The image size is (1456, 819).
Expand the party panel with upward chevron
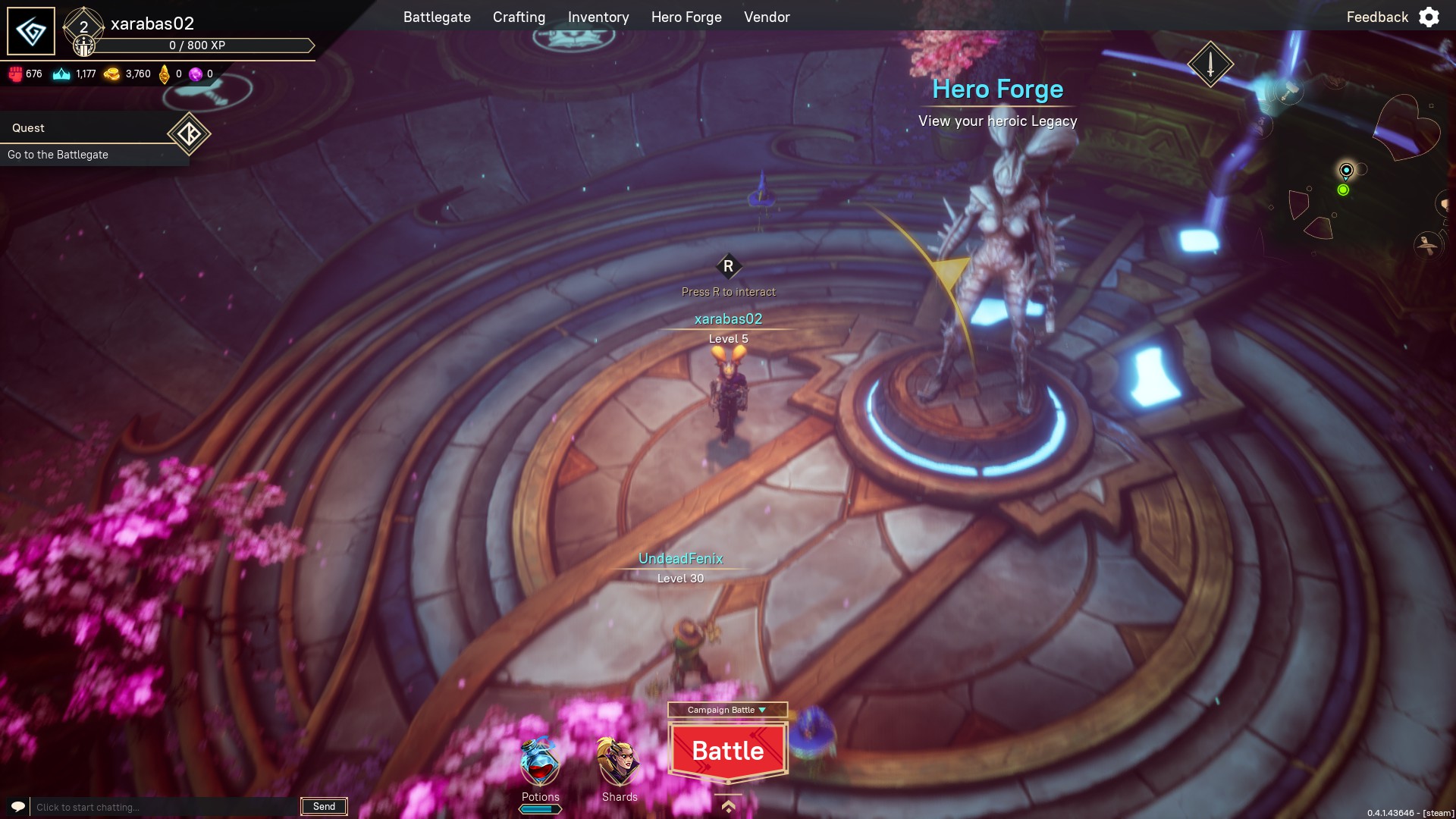pos(727,808)
